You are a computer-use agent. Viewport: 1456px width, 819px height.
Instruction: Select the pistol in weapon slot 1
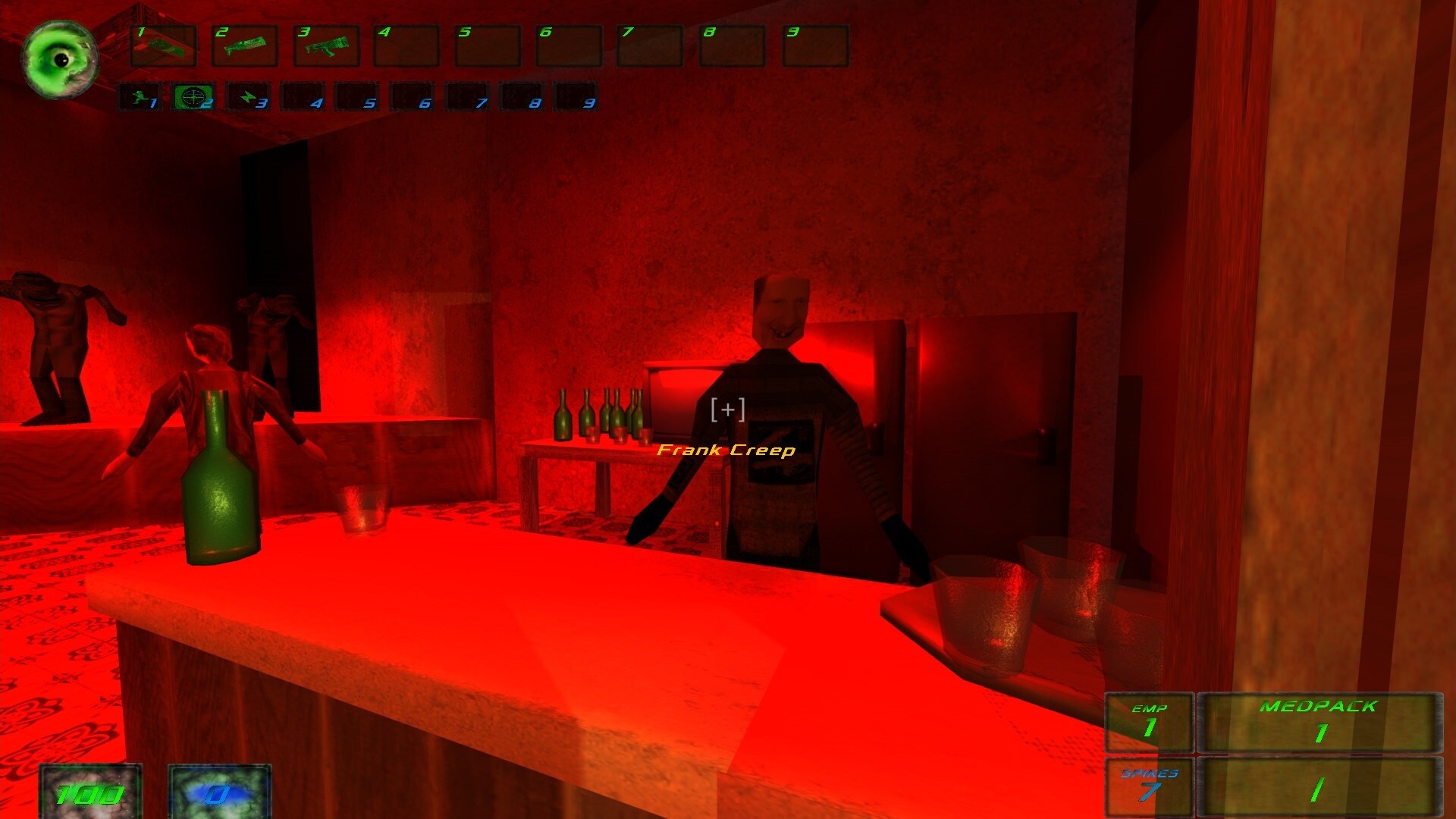tap(163, 47)
